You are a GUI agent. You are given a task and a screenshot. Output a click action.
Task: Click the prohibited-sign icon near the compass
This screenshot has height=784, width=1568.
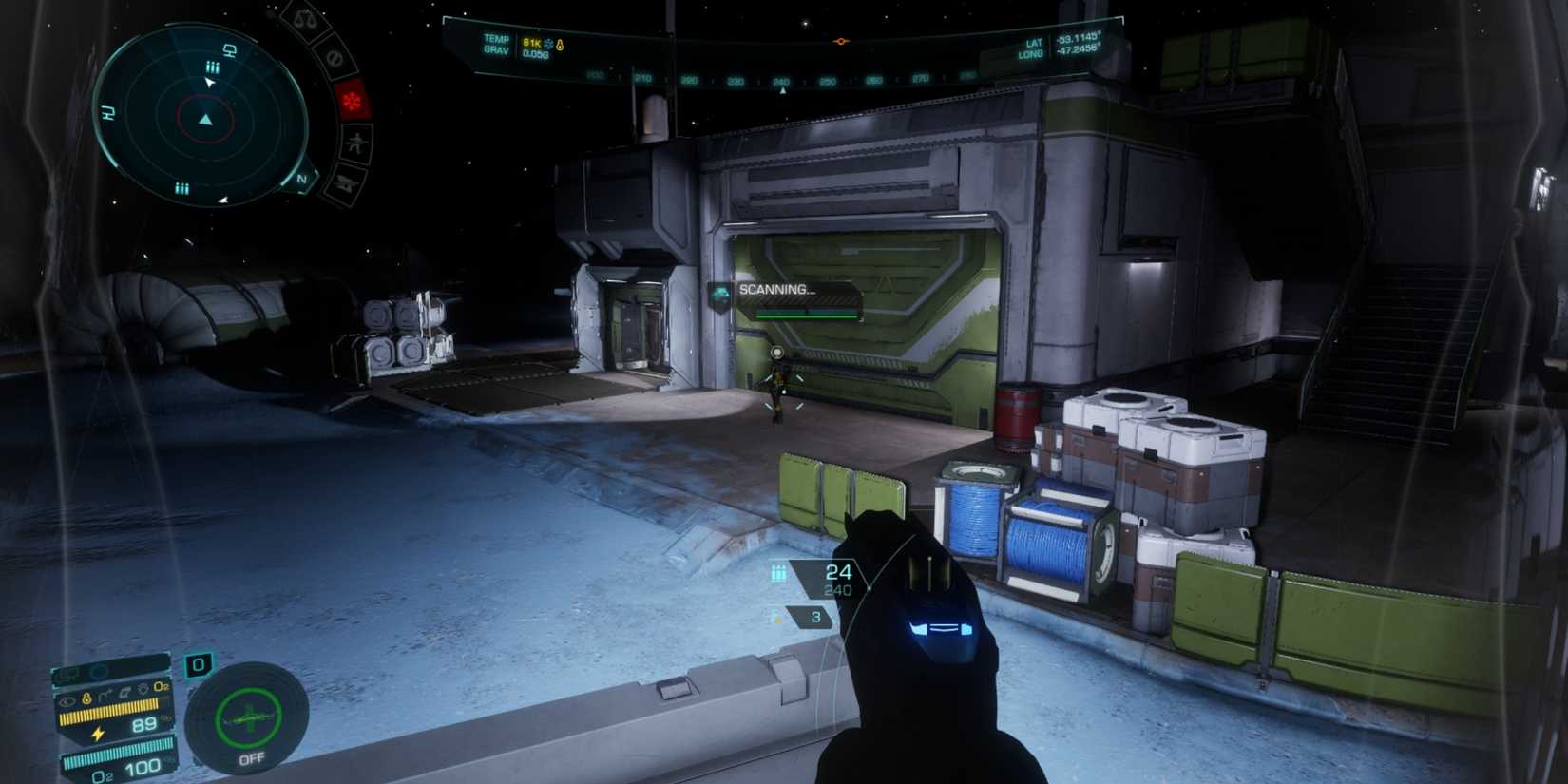tap(334, 58)
